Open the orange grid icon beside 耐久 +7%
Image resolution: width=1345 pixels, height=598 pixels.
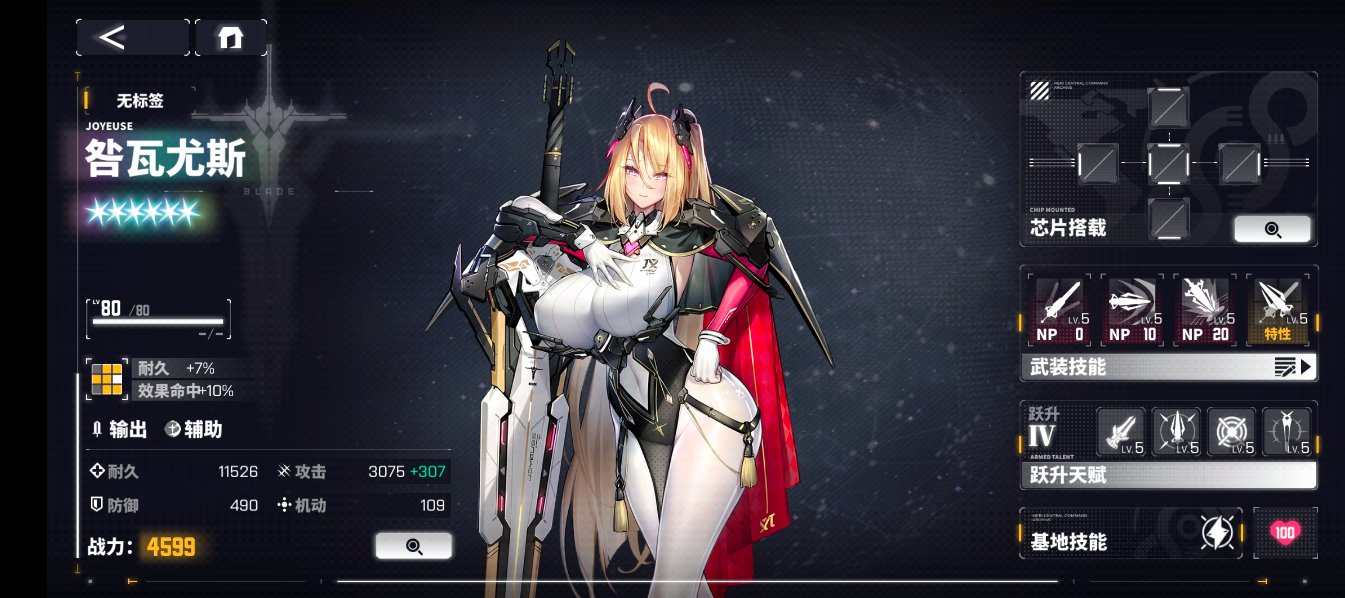[107, 380]
